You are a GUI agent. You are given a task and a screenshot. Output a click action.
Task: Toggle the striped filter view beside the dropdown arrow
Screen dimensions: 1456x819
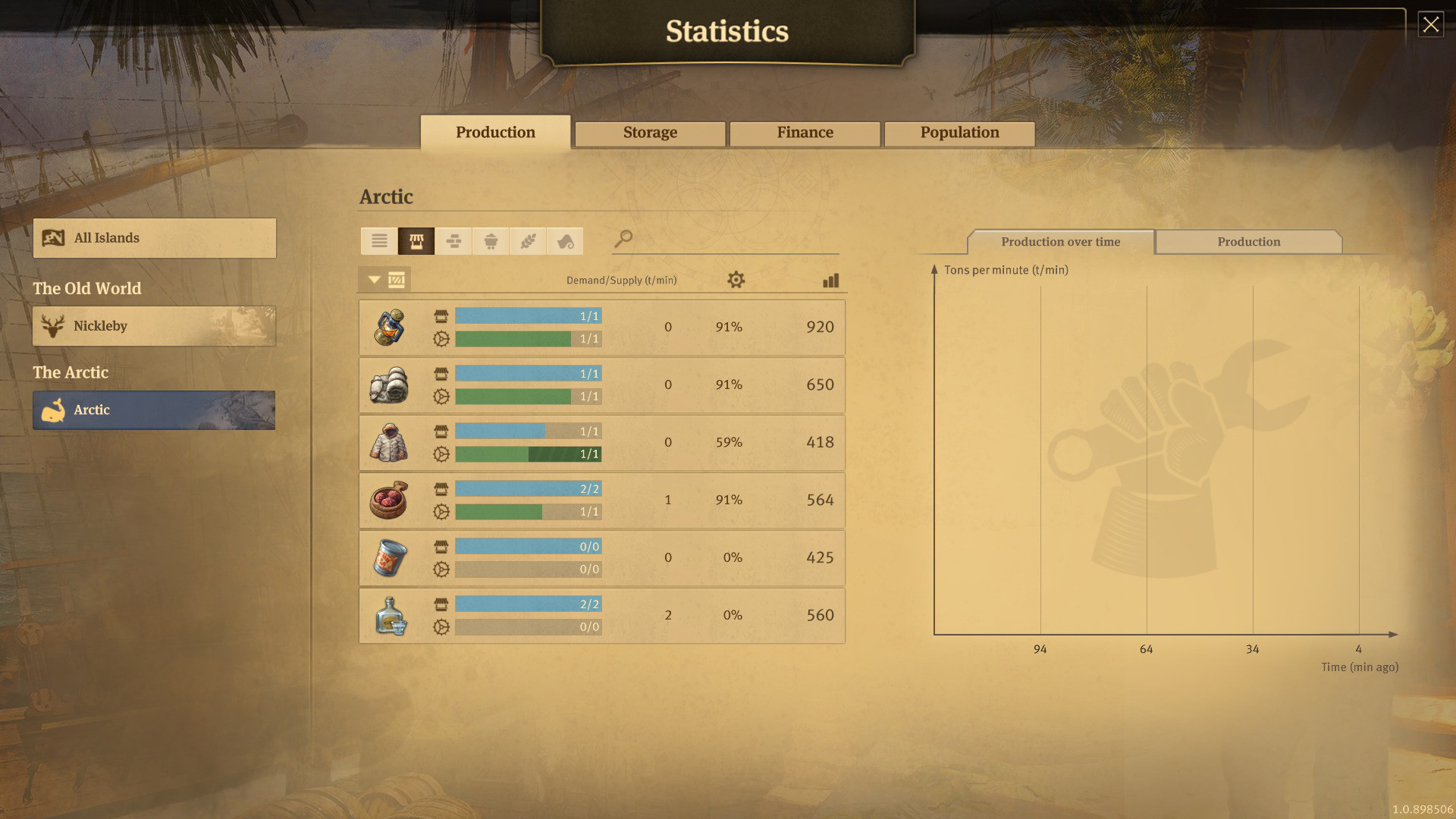click(397, 279)
